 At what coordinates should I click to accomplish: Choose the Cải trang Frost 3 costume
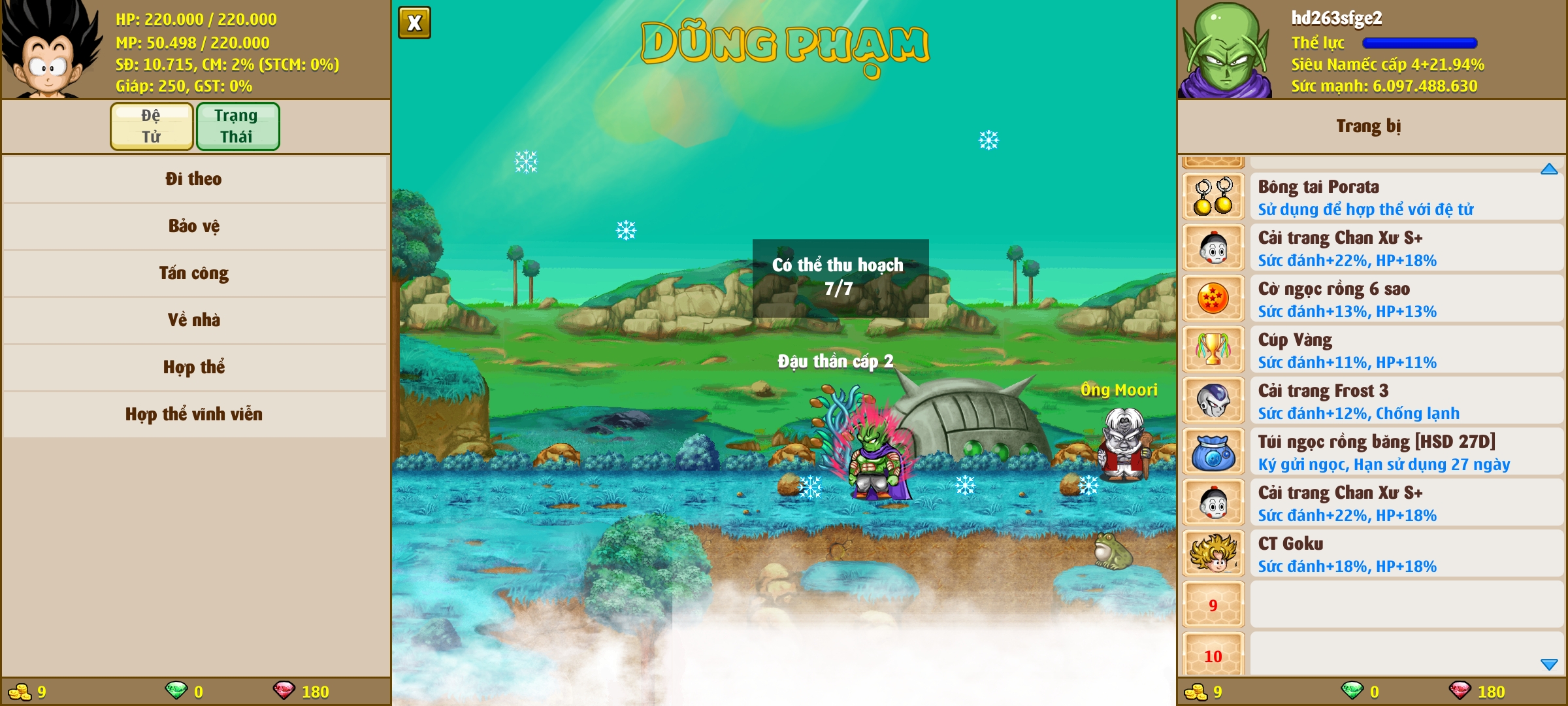(1372, 401)
